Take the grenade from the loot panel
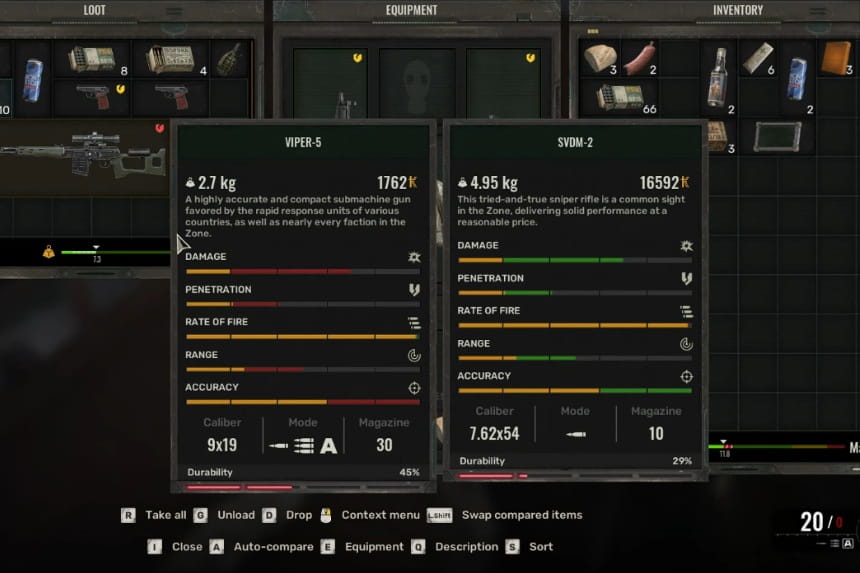This screenshot has width=860, height=573. 229,58
